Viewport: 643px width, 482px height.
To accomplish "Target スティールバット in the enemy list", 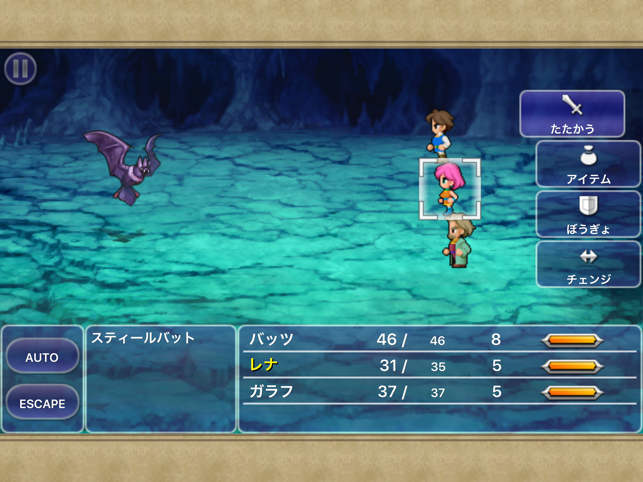I will pos(143,339).
